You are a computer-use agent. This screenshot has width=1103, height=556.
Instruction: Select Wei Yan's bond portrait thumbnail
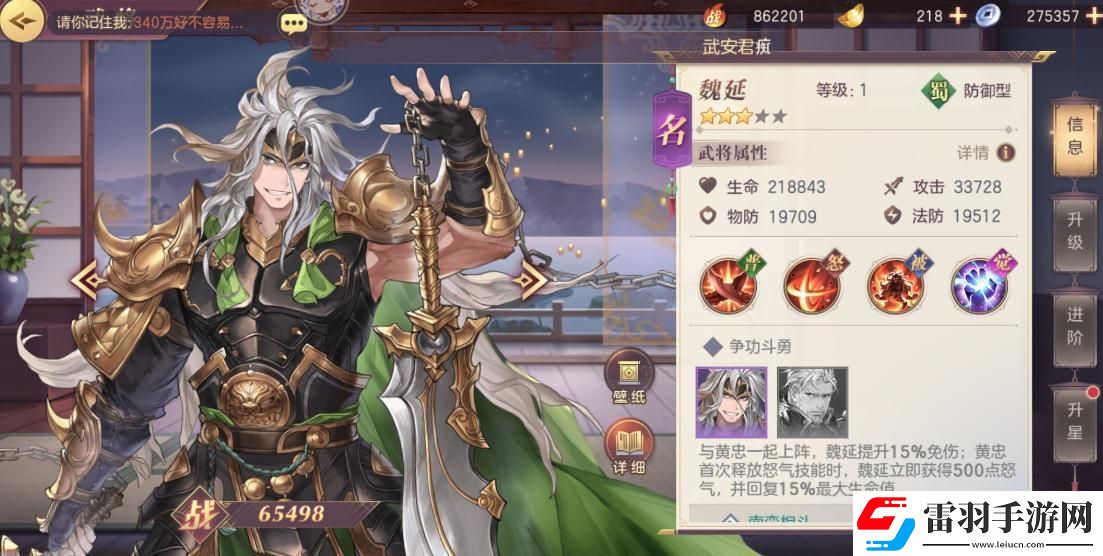pyautogui.click(x=731, y=401)
